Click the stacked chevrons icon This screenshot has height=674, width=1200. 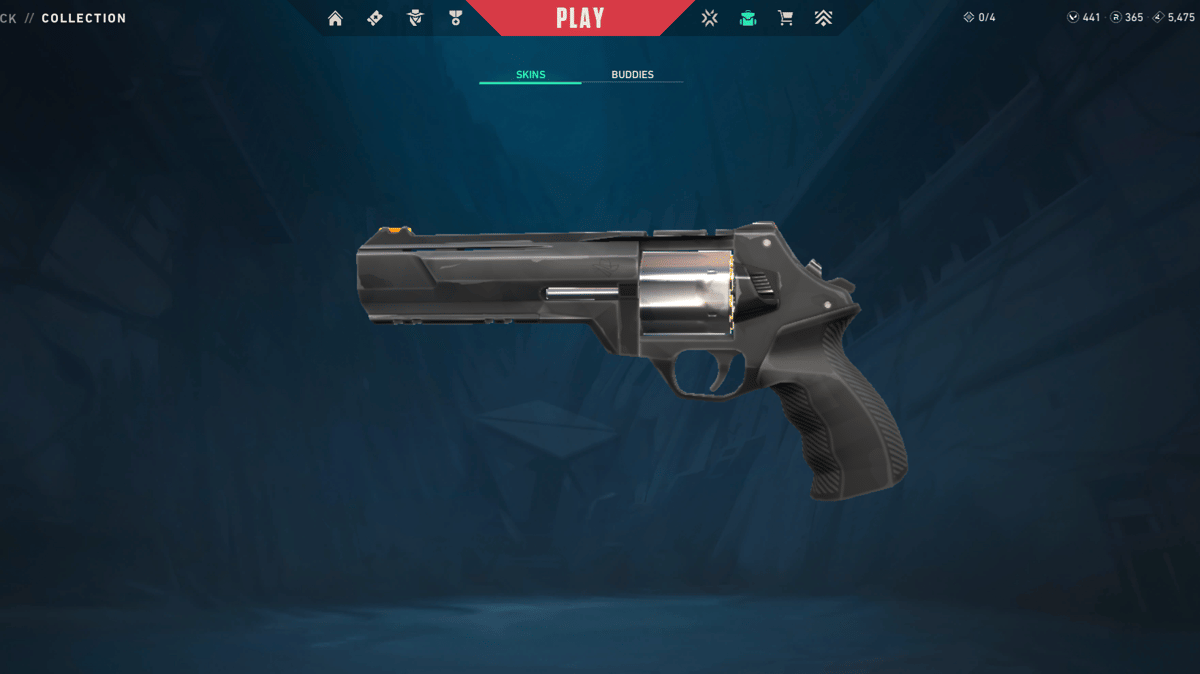pos(823,18)
